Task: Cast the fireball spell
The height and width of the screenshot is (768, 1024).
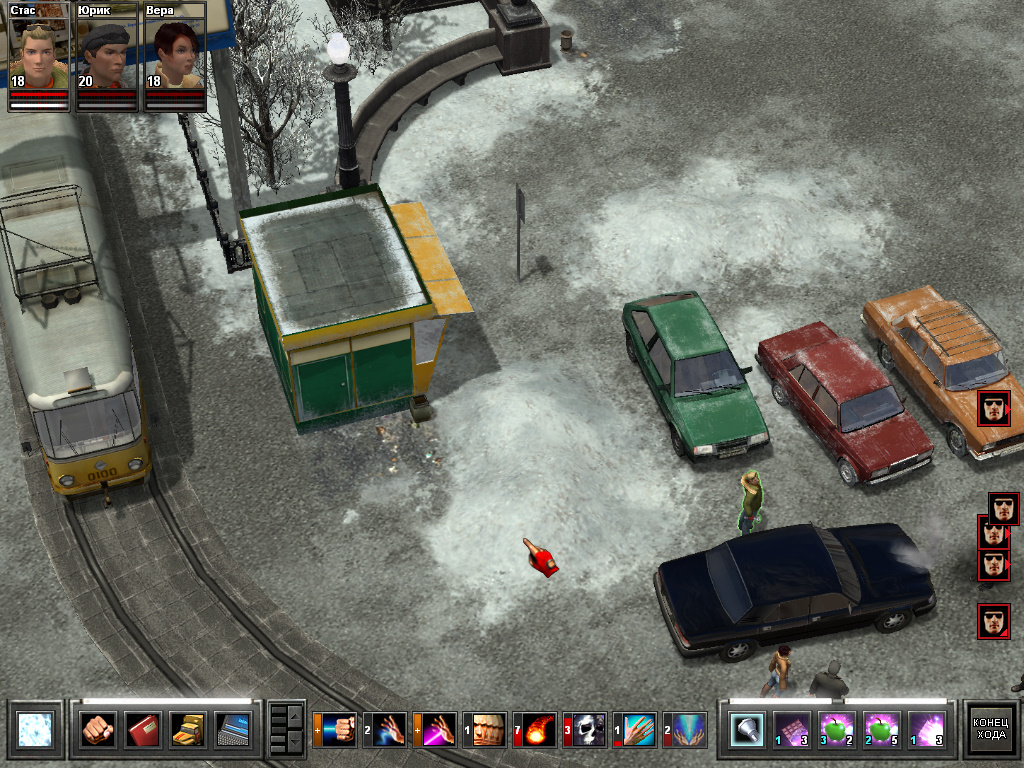Action: 536,730
